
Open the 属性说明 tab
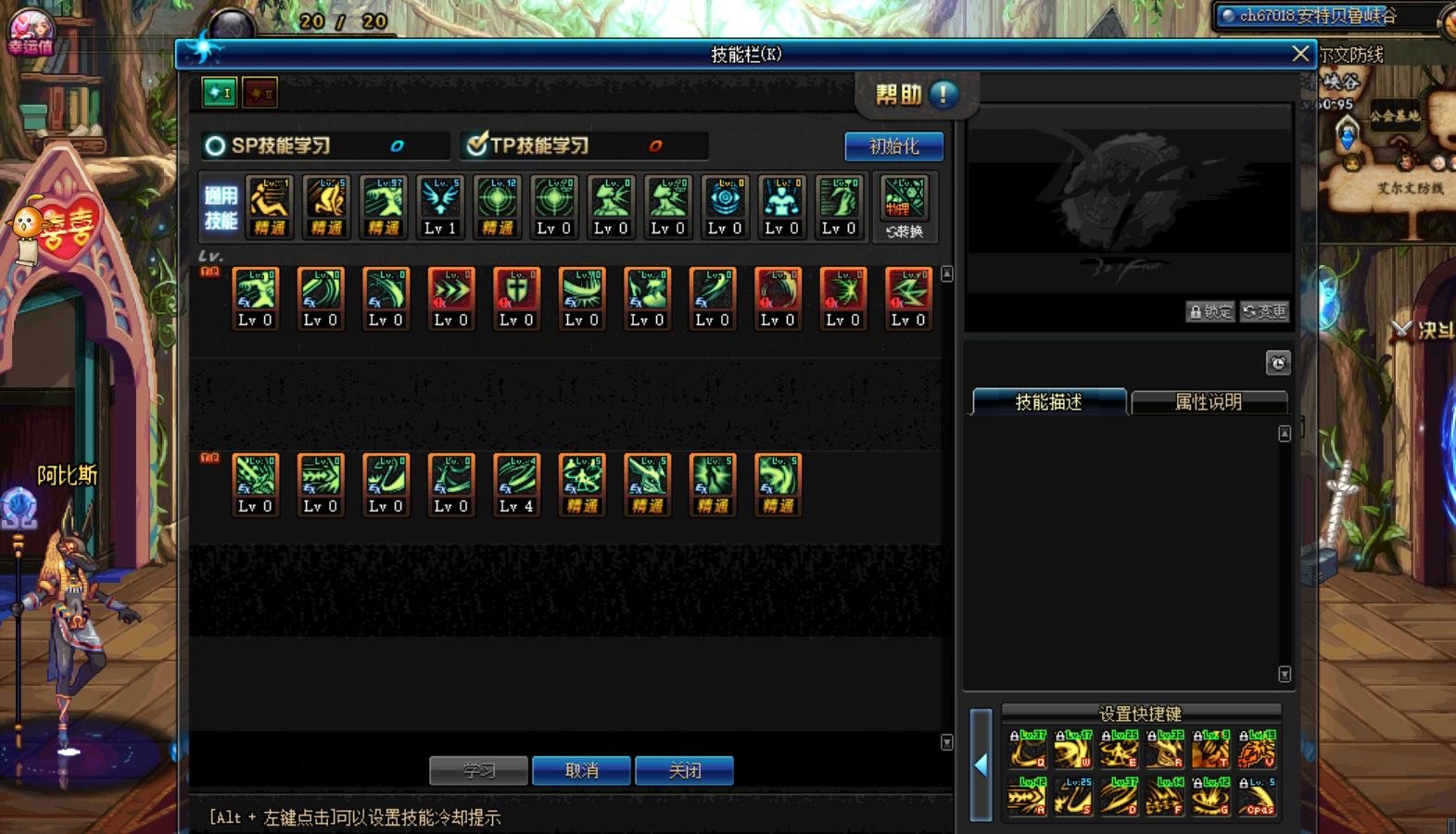1208,402
